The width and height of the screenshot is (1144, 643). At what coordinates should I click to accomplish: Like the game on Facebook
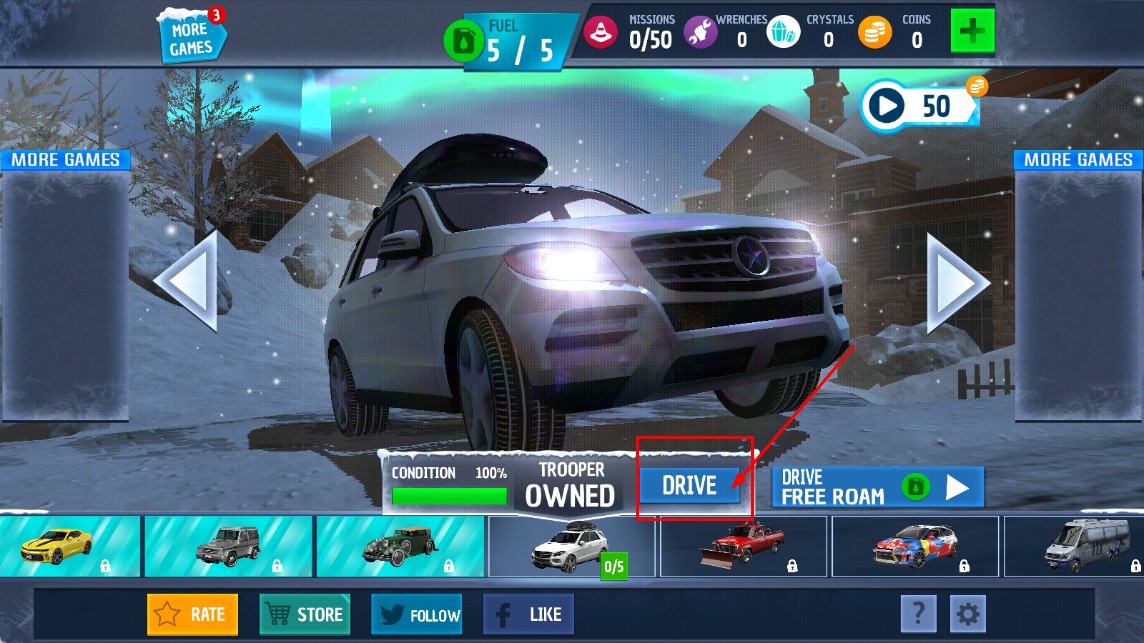pos(529,614)
